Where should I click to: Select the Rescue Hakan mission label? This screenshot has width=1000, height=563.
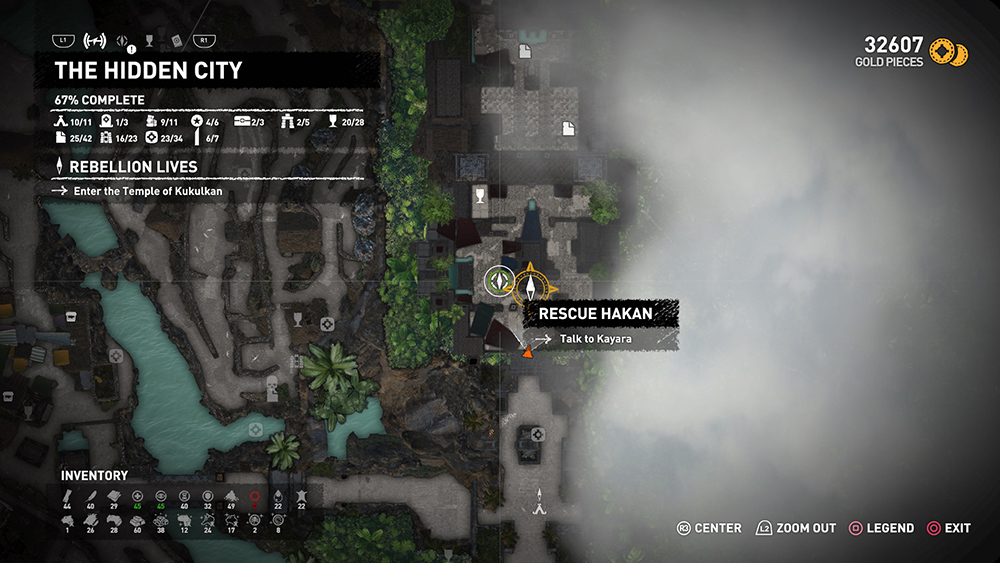(596, 313)
